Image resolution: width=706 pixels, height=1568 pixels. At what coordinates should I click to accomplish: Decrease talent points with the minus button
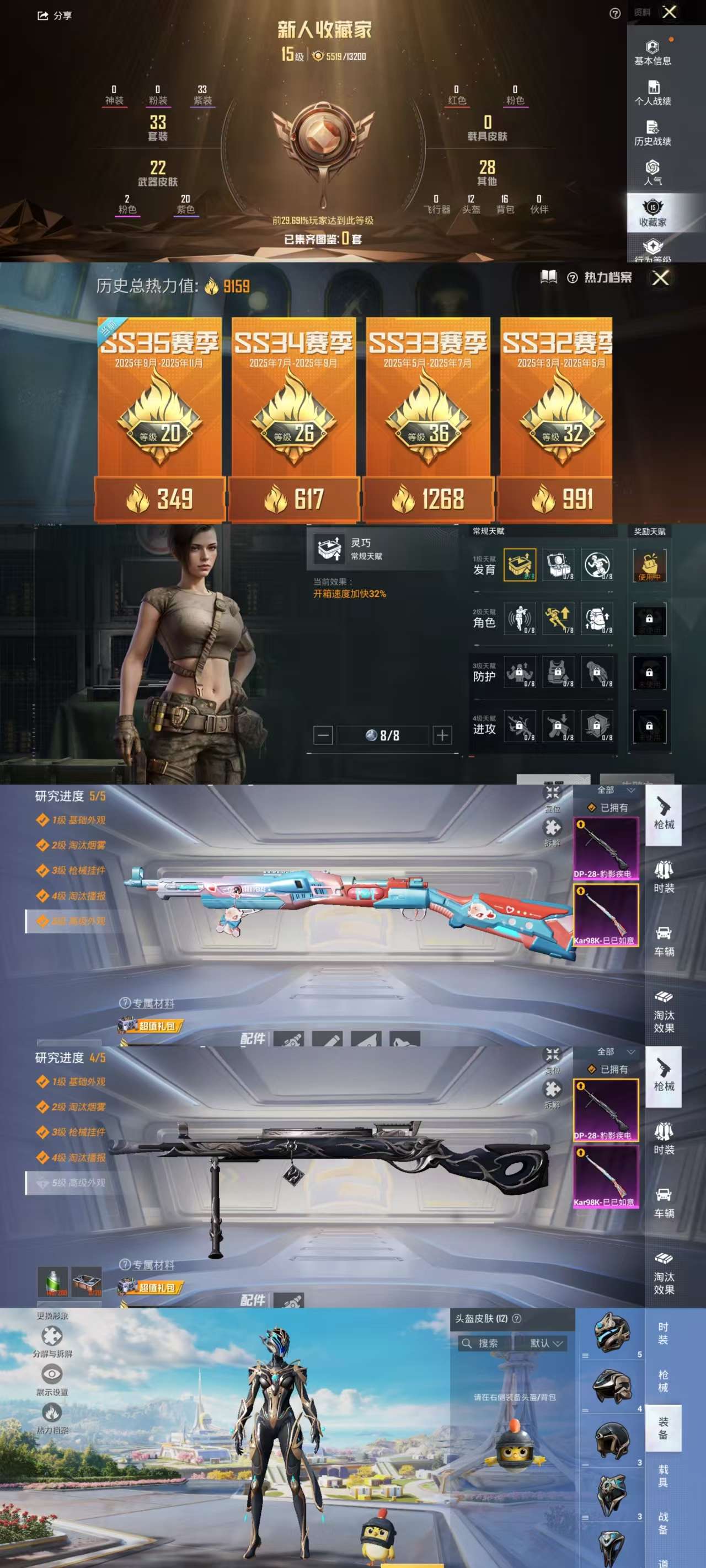tap(323, 735)
